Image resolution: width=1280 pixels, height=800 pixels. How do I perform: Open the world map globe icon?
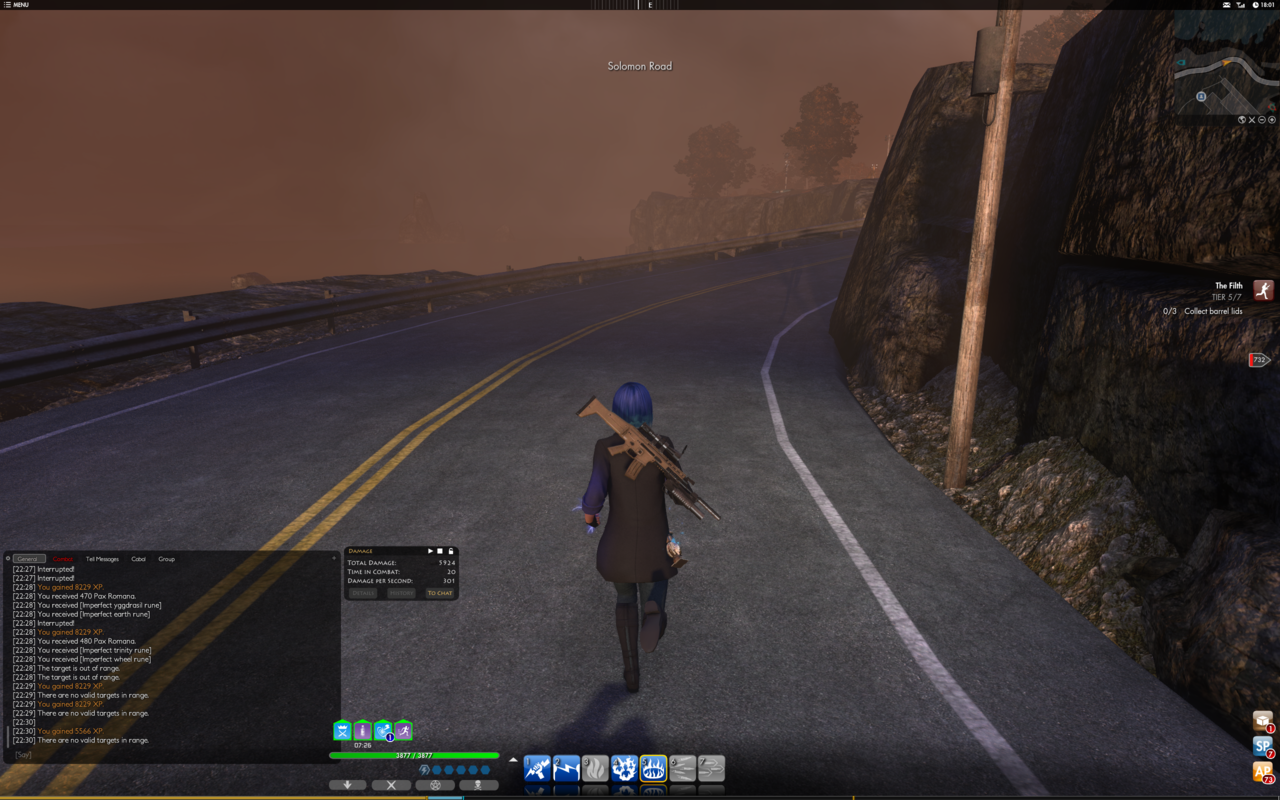click(1241, 120)
